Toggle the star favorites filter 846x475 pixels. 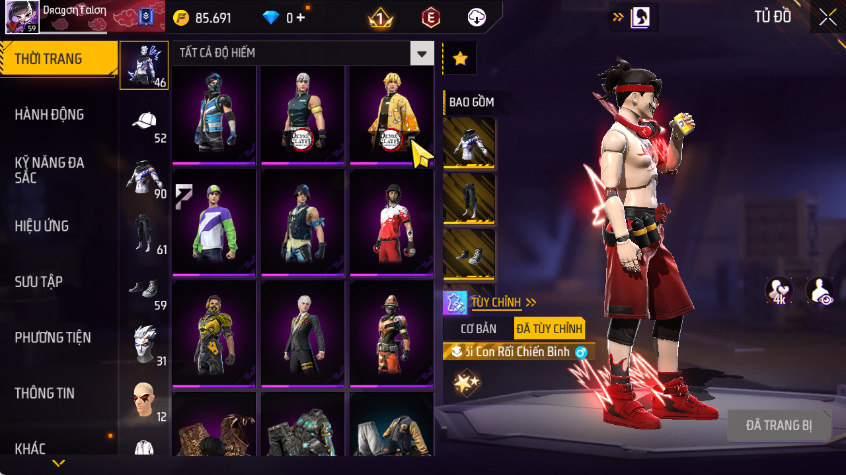(x=460, y=58)
